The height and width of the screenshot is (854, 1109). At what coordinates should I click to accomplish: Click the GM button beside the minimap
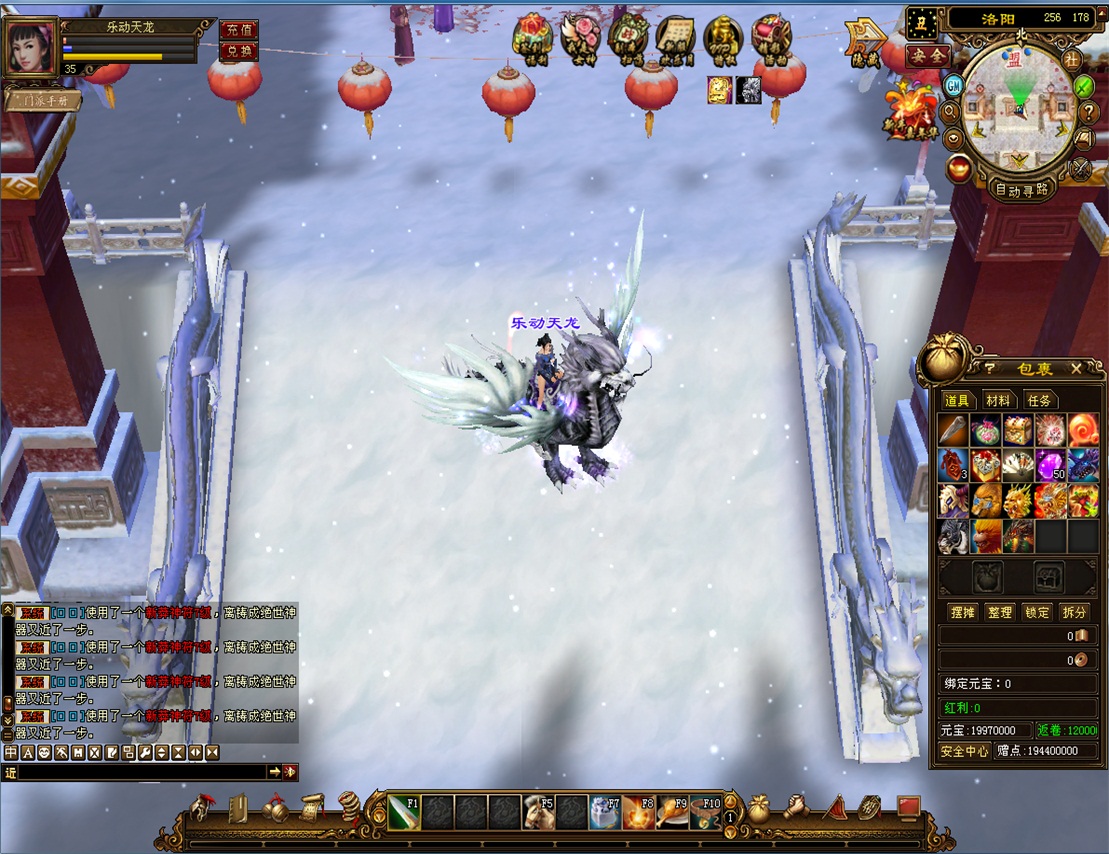click(x=953, y=84)
